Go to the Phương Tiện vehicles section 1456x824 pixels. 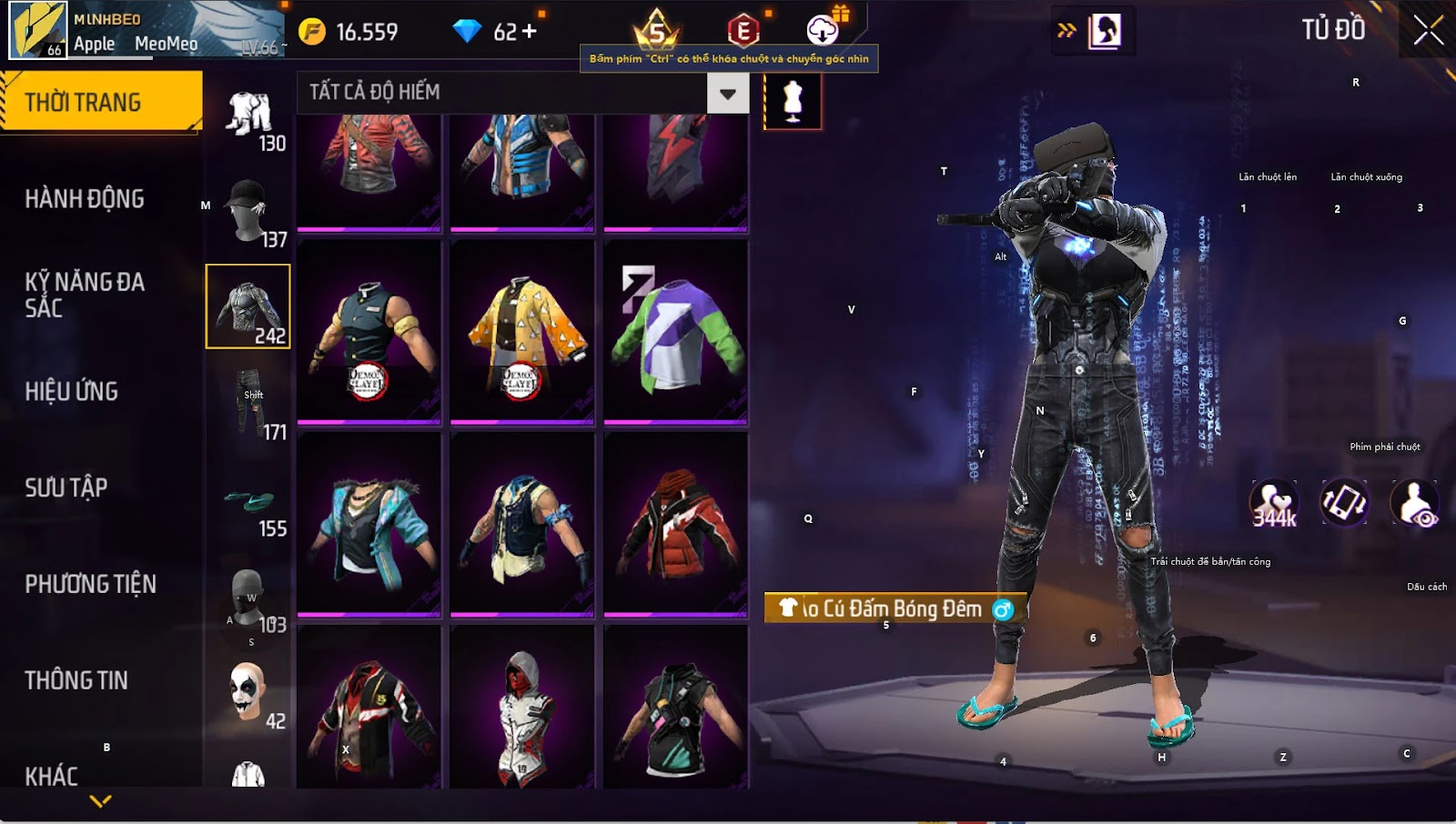coord(91,584)
